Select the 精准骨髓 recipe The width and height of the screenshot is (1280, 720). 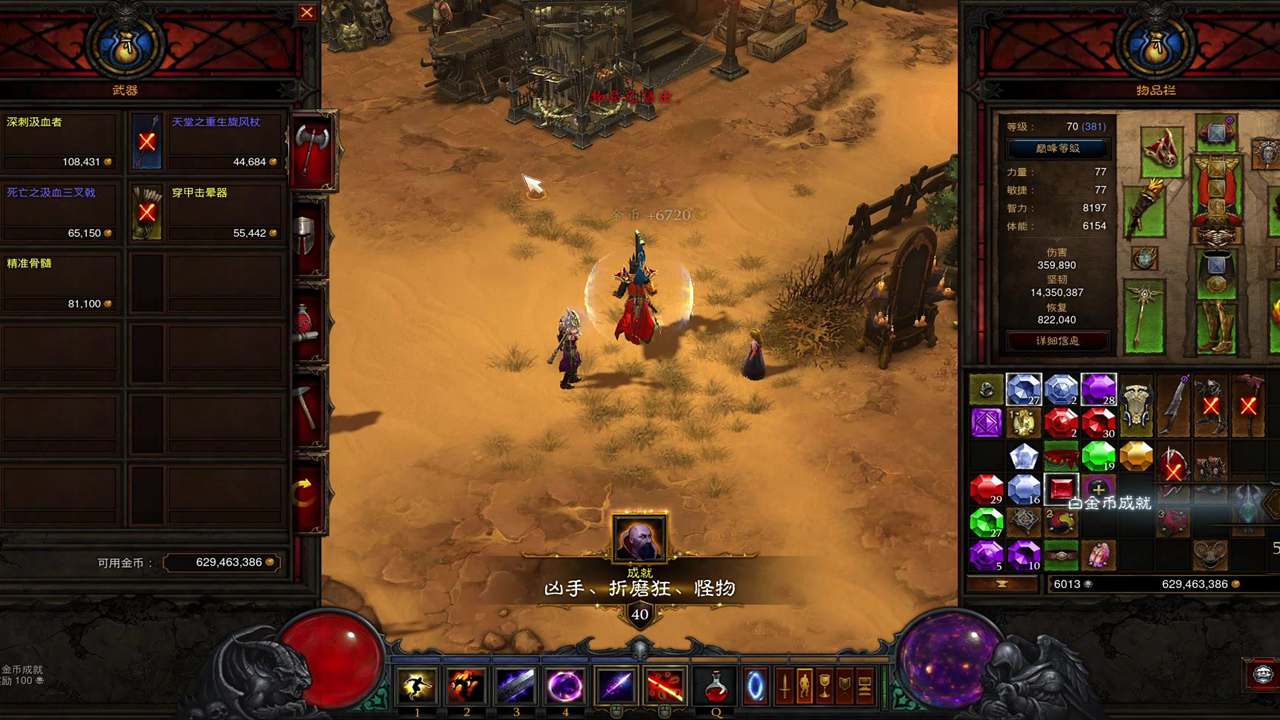point(60,283)
